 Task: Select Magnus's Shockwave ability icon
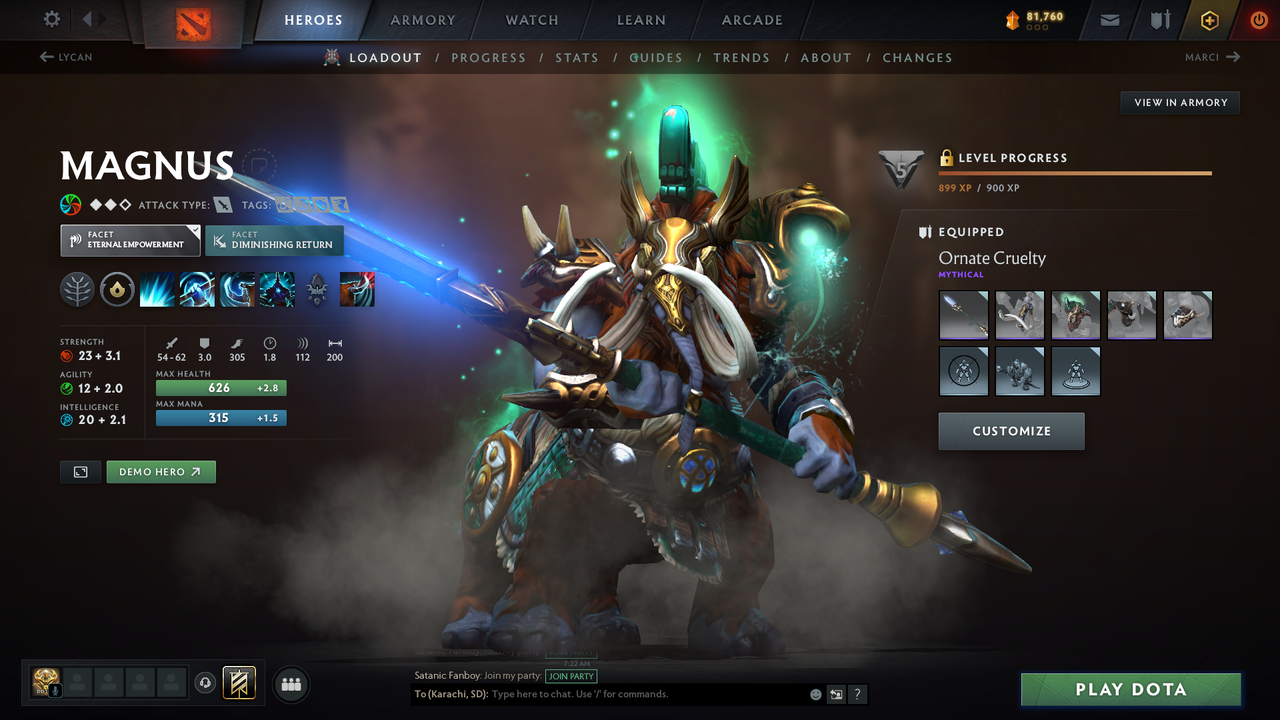(158, 289)
